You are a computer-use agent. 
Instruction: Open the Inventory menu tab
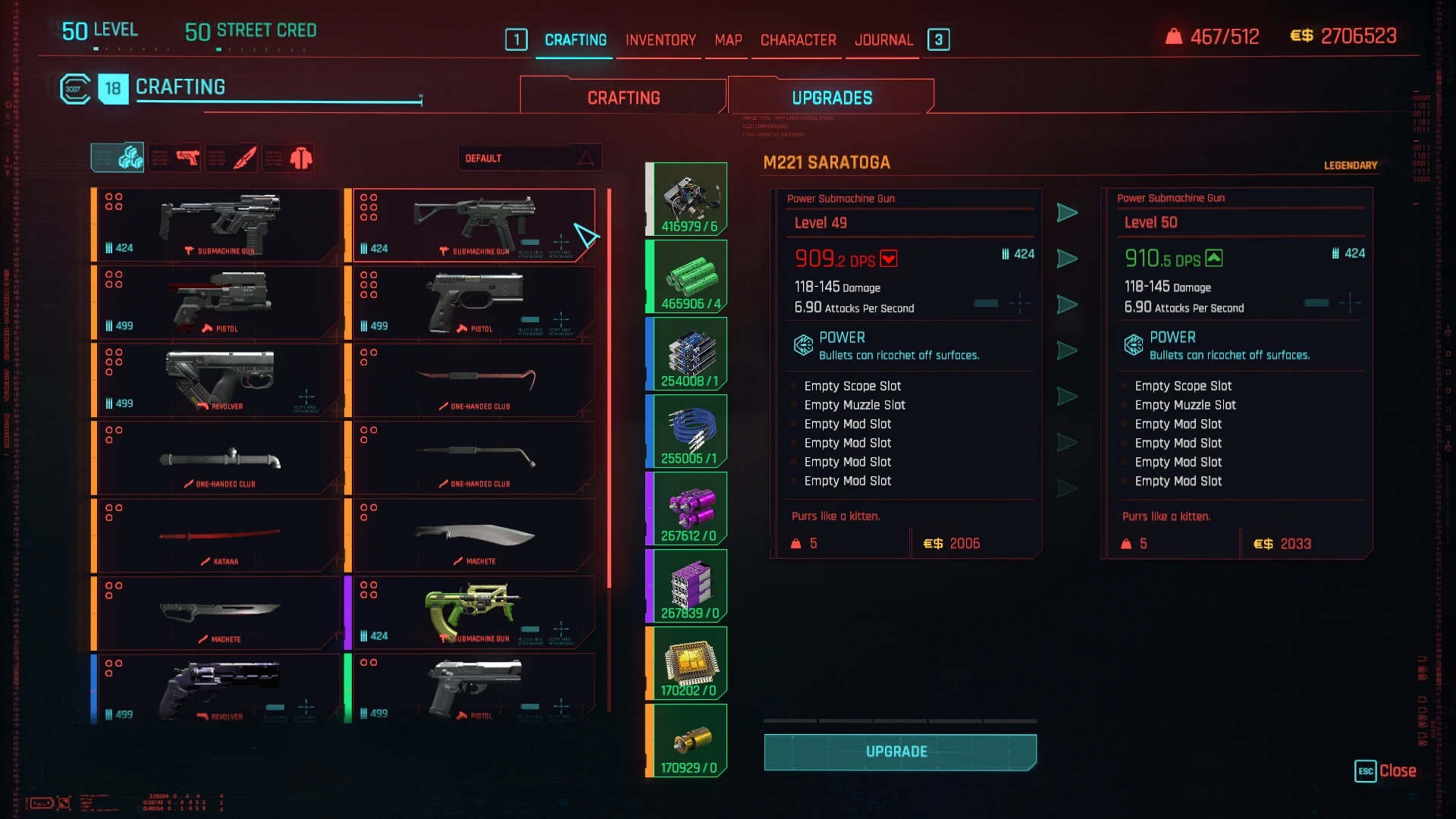pyautogui.click(x=660, y=39)
